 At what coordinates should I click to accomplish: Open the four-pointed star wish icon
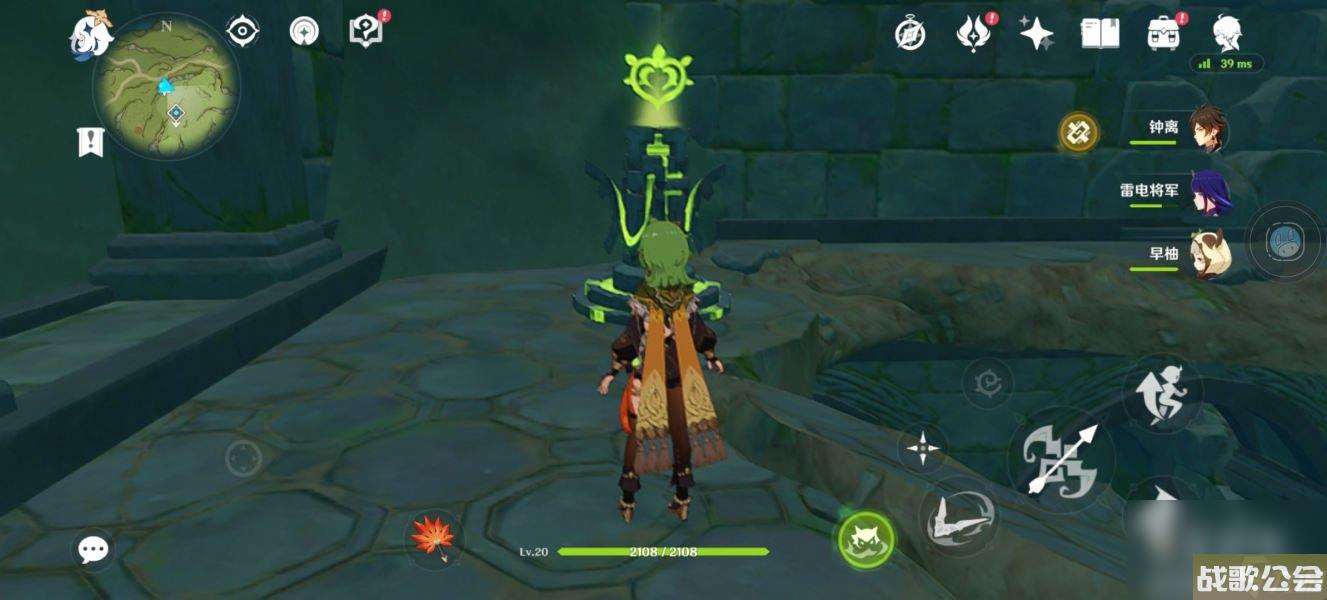1036,34
